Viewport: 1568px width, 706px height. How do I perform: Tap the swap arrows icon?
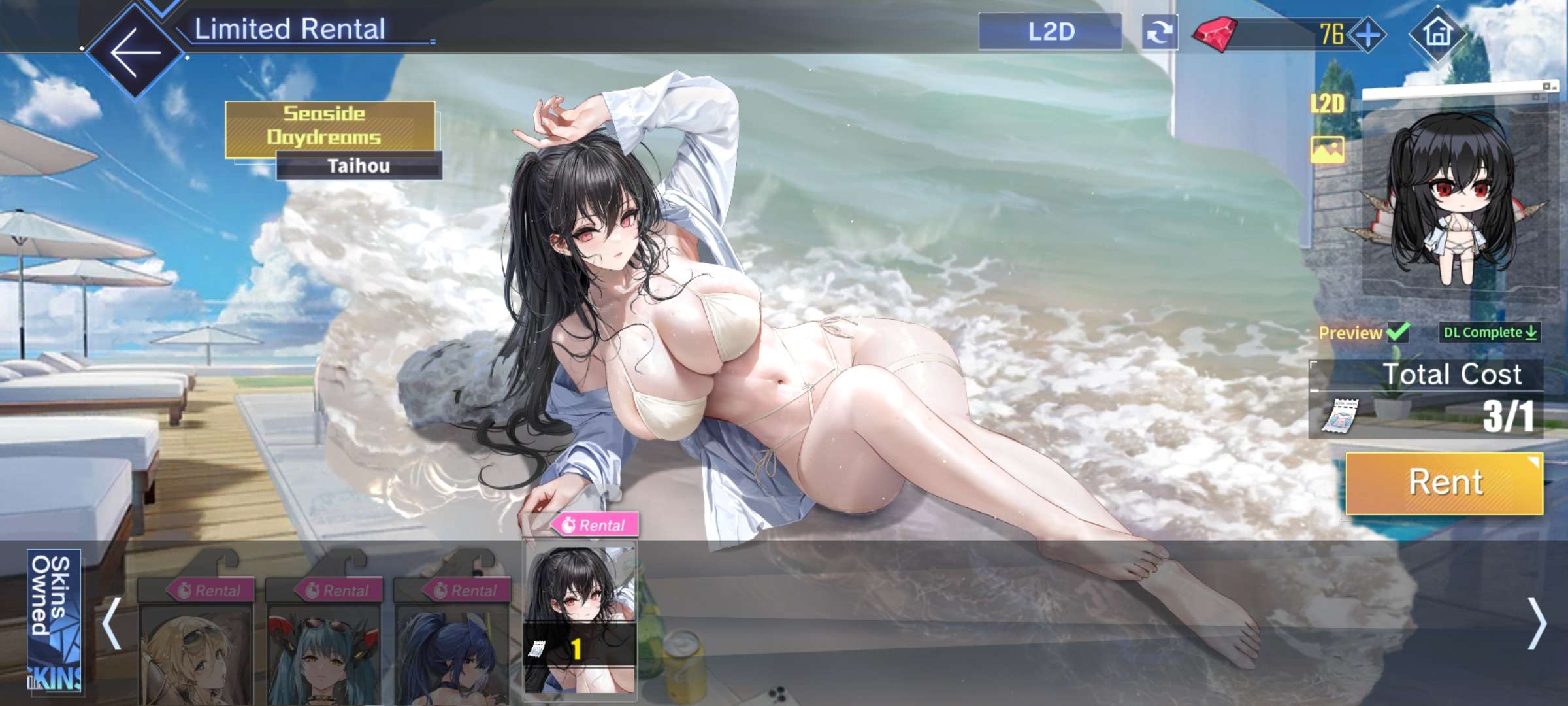click(1160, 32)
